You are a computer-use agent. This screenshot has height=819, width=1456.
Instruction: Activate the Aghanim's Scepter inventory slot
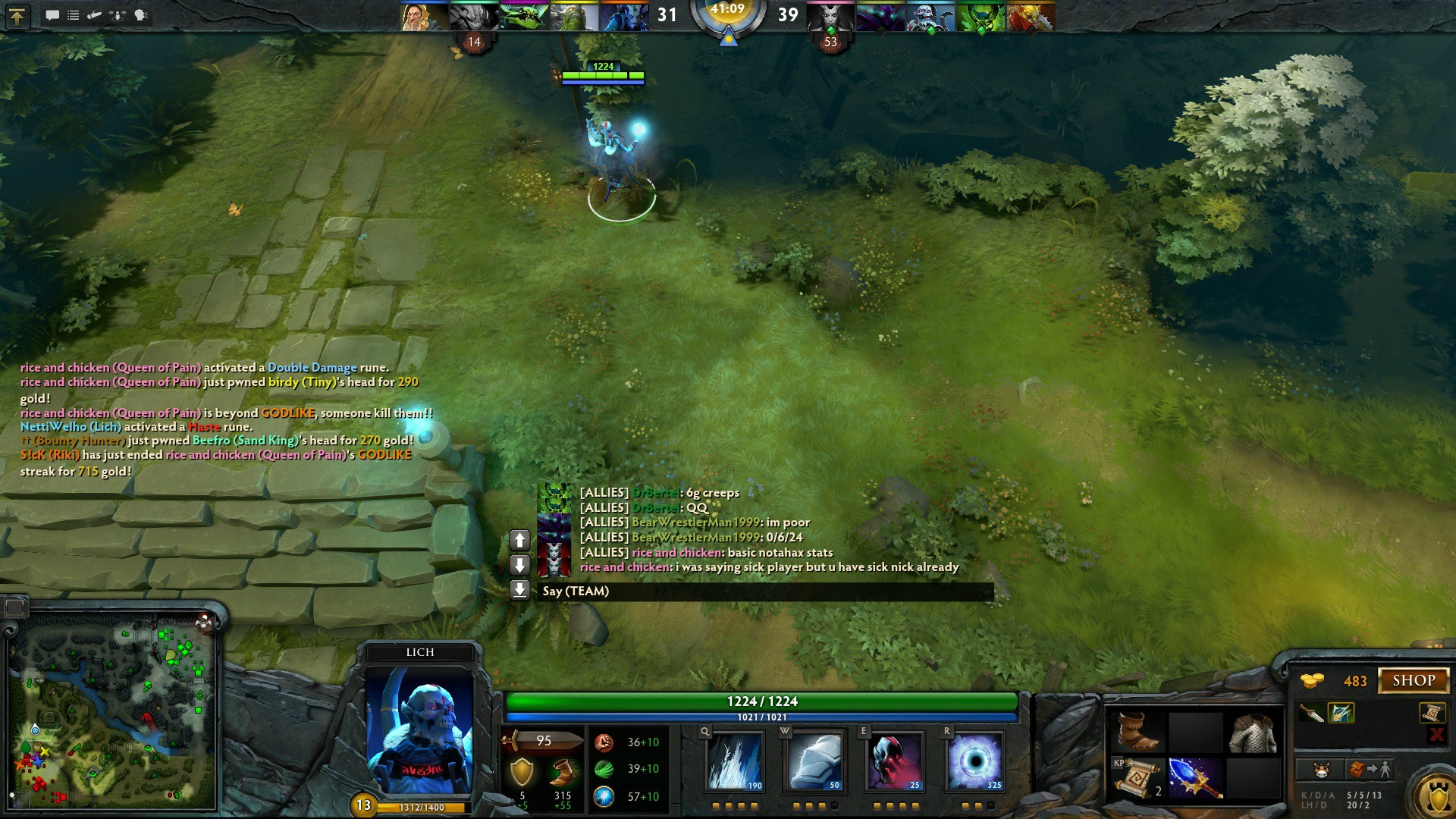[1195, 778]
